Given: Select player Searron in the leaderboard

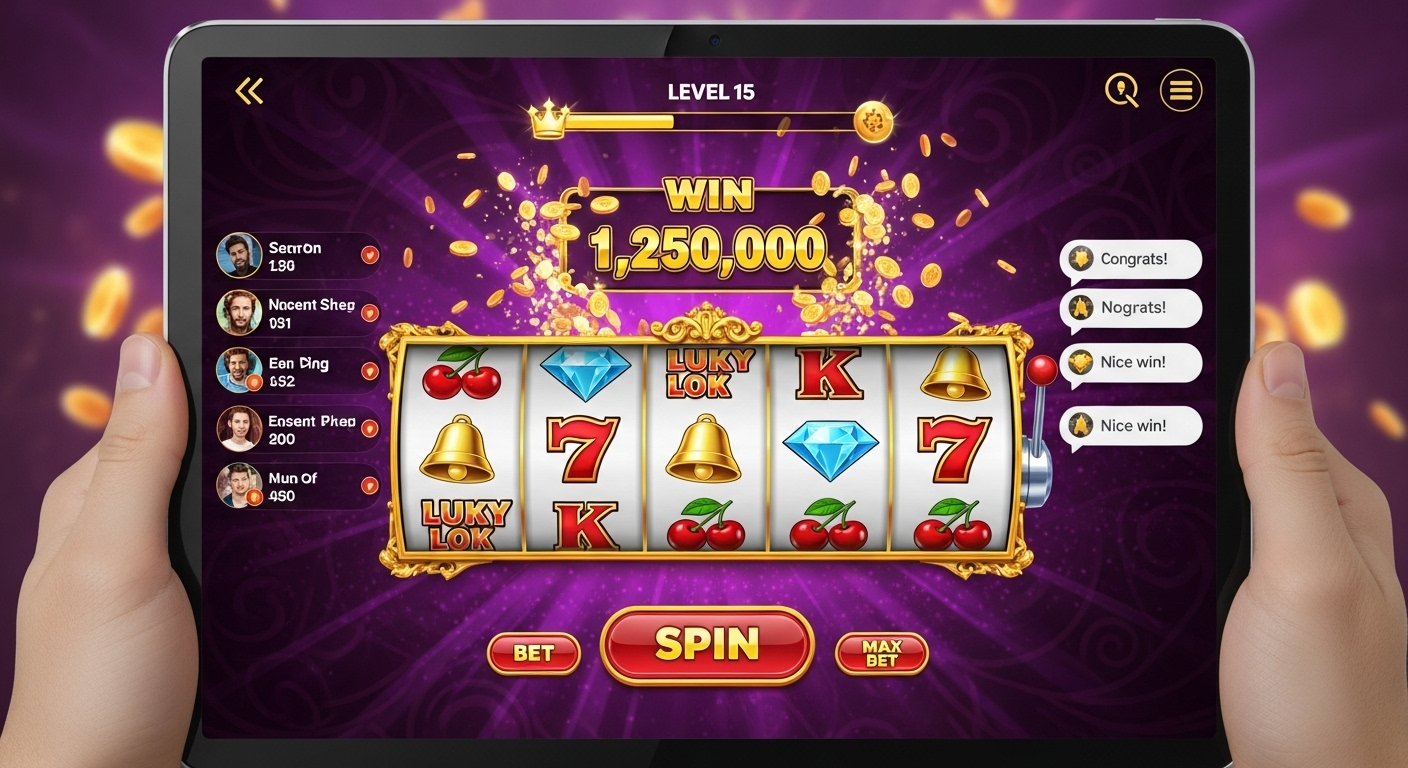Looking at the screenshot, I should pos(298,256).
